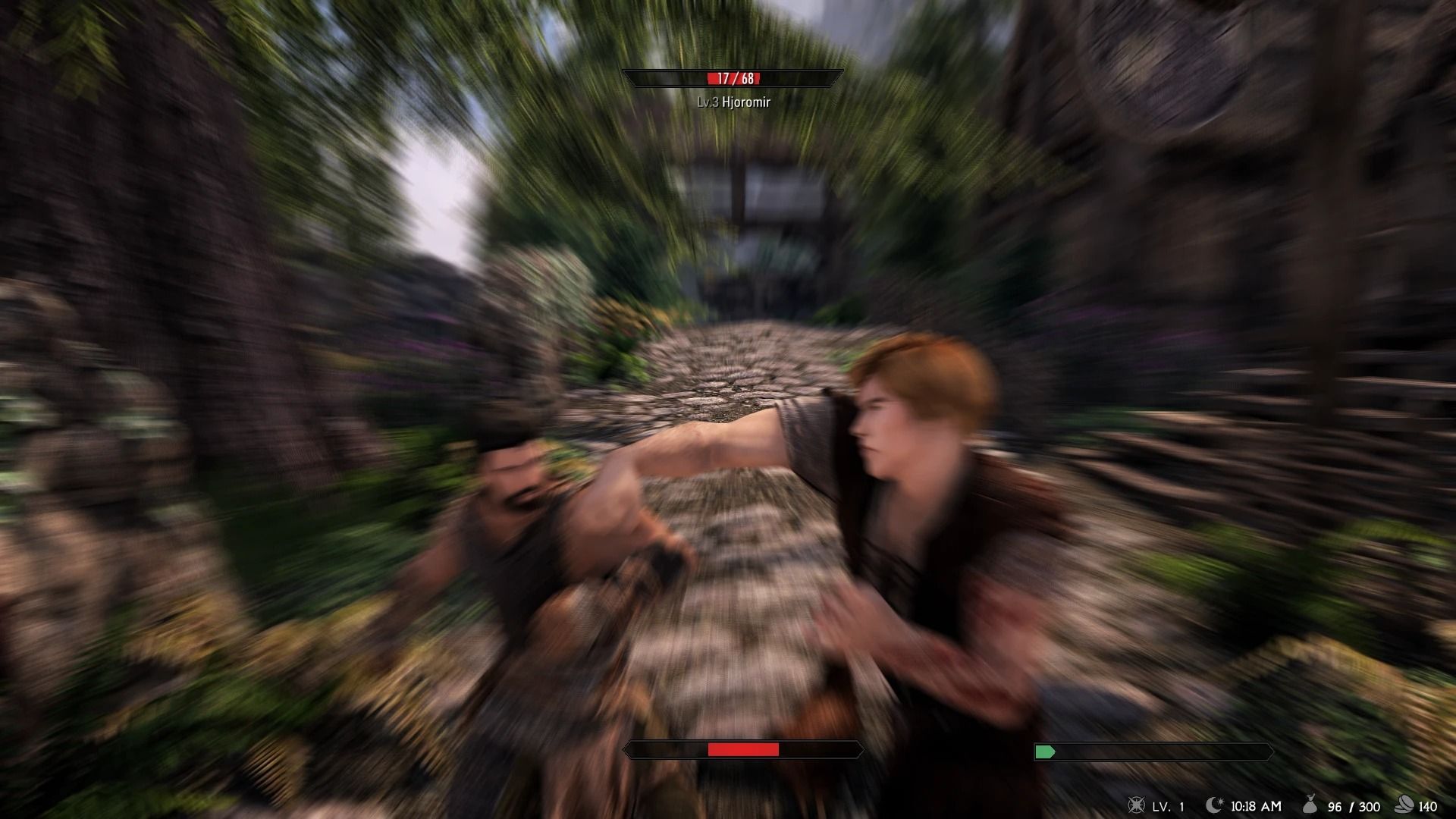Click the gold coins icon
Screen dimensions: 1456x819
tap(1404, 804)
